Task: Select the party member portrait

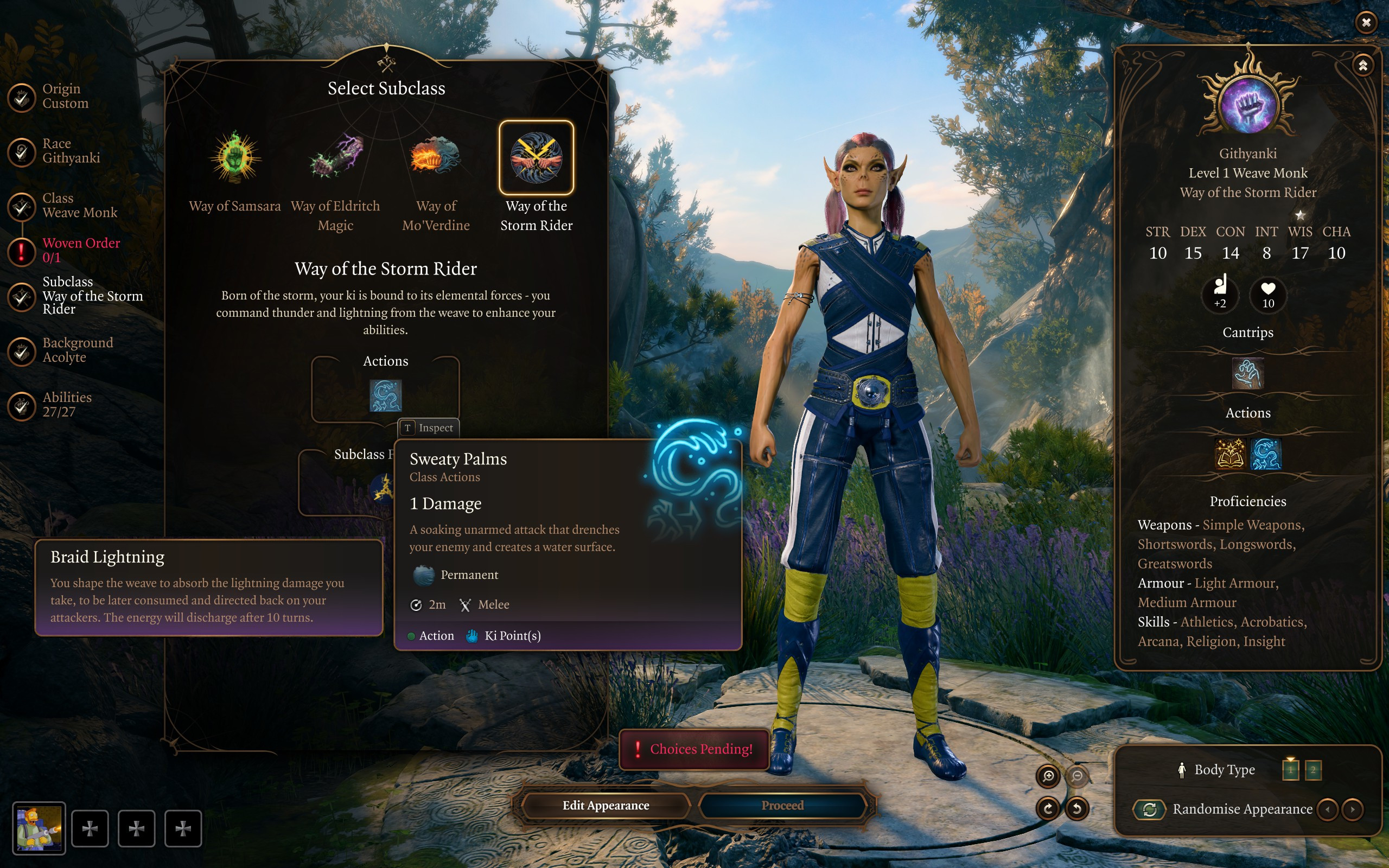Action: 39,828
